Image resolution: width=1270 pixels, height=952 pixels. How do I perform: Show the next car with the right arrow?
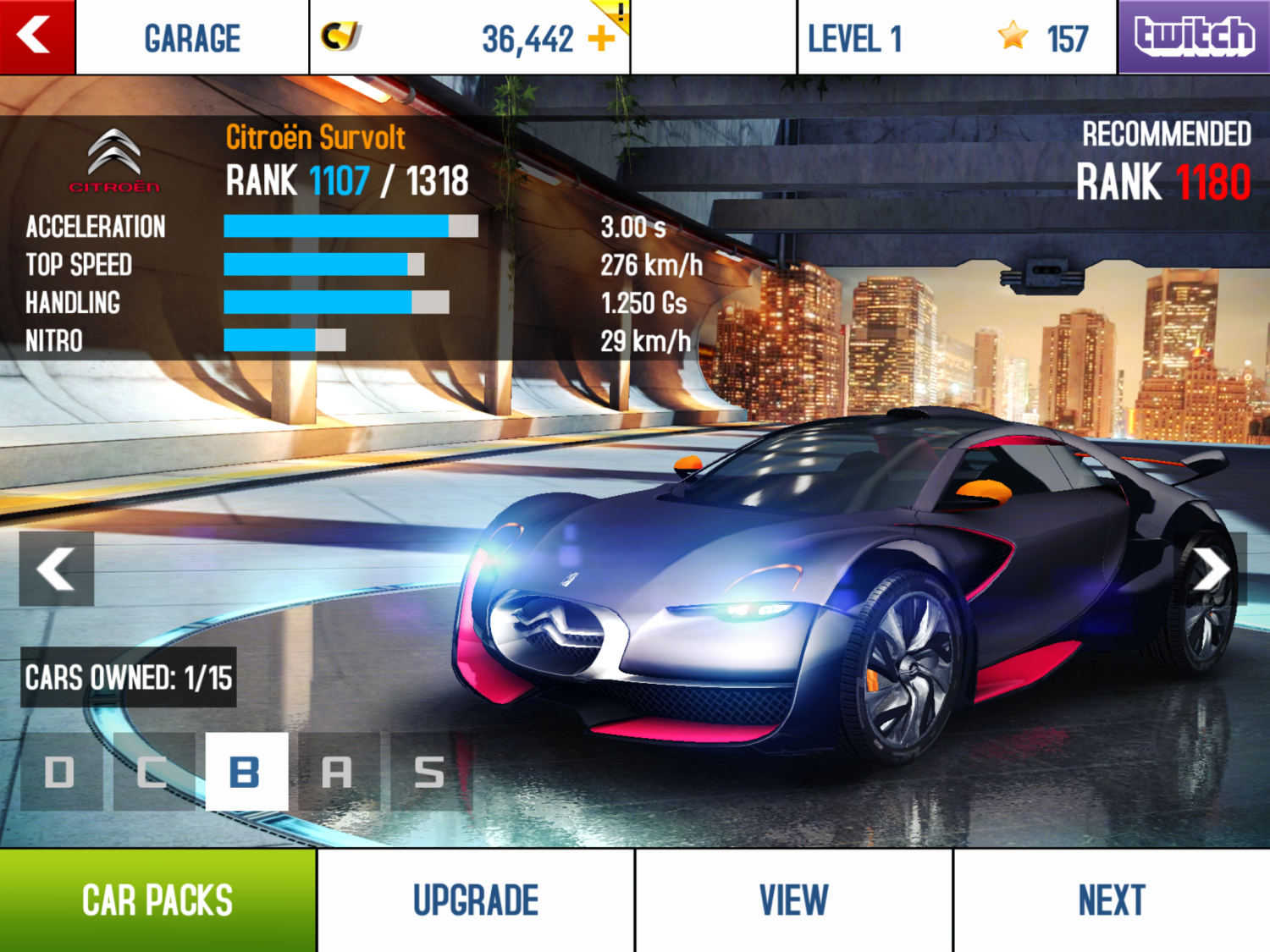tap(1212, 569)
